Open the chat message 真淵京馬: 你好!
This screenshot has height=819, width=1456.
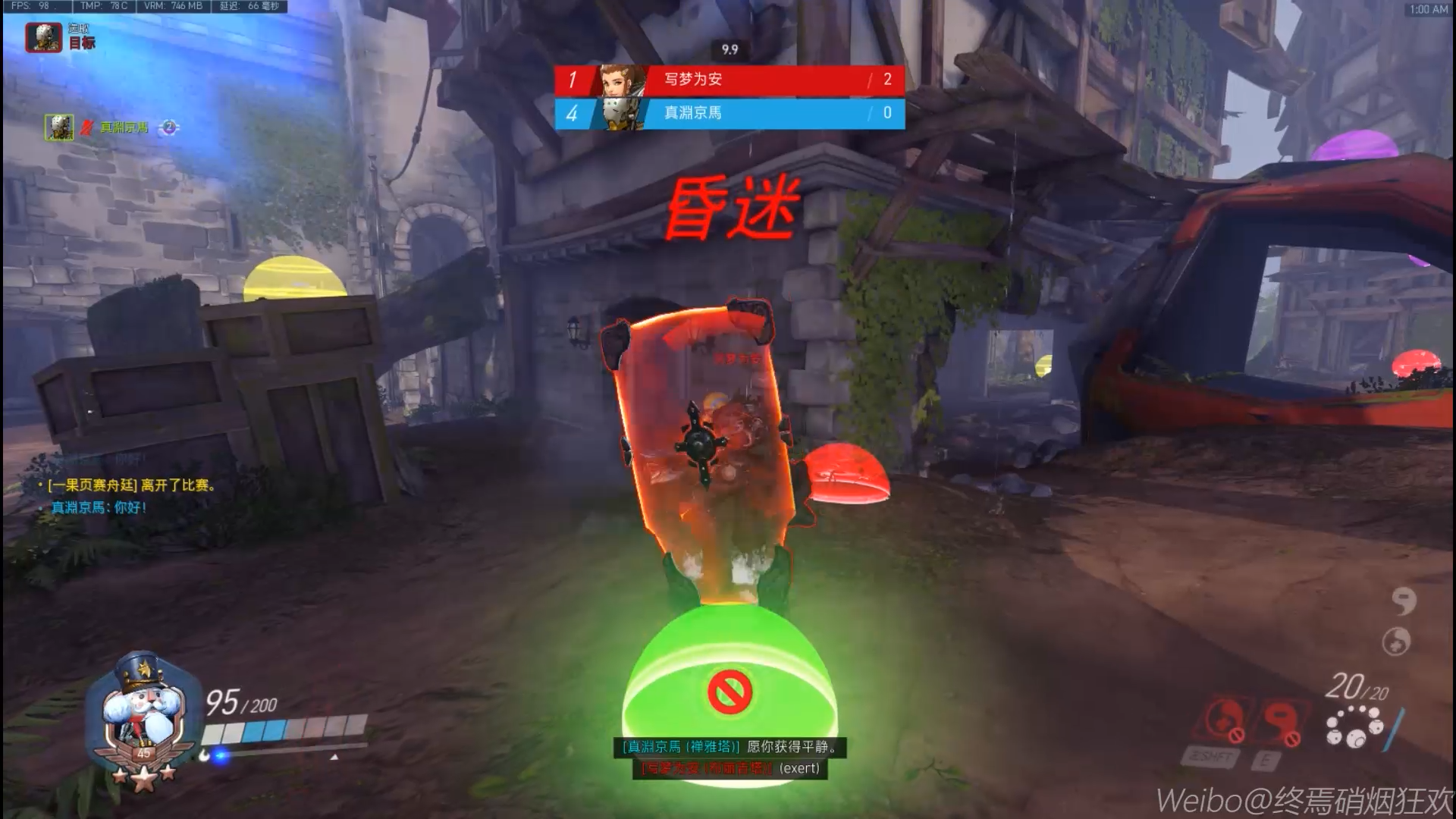point(99,507)
